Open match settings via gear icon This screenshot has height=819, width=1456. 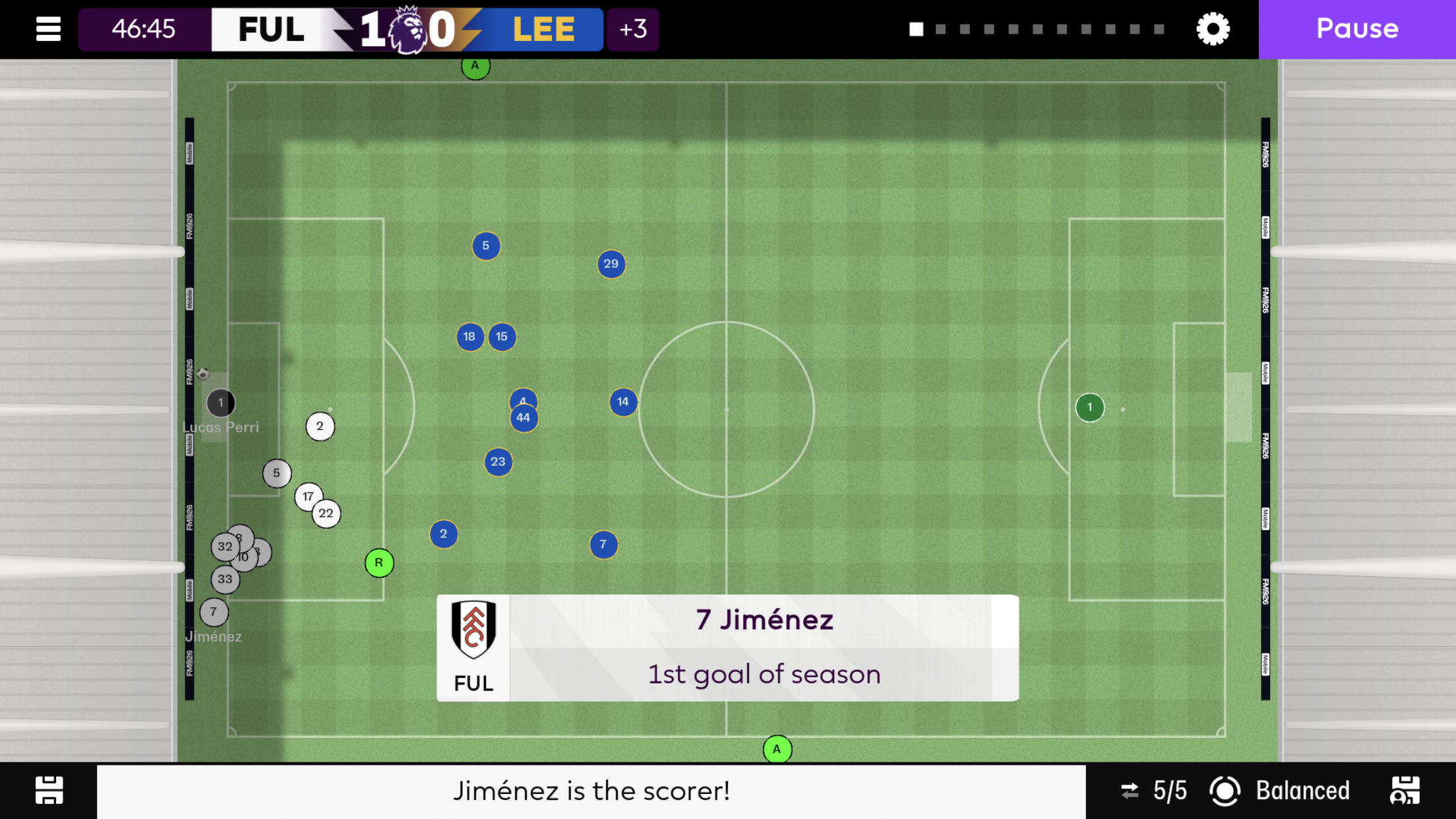click(x=1212, y=29)
